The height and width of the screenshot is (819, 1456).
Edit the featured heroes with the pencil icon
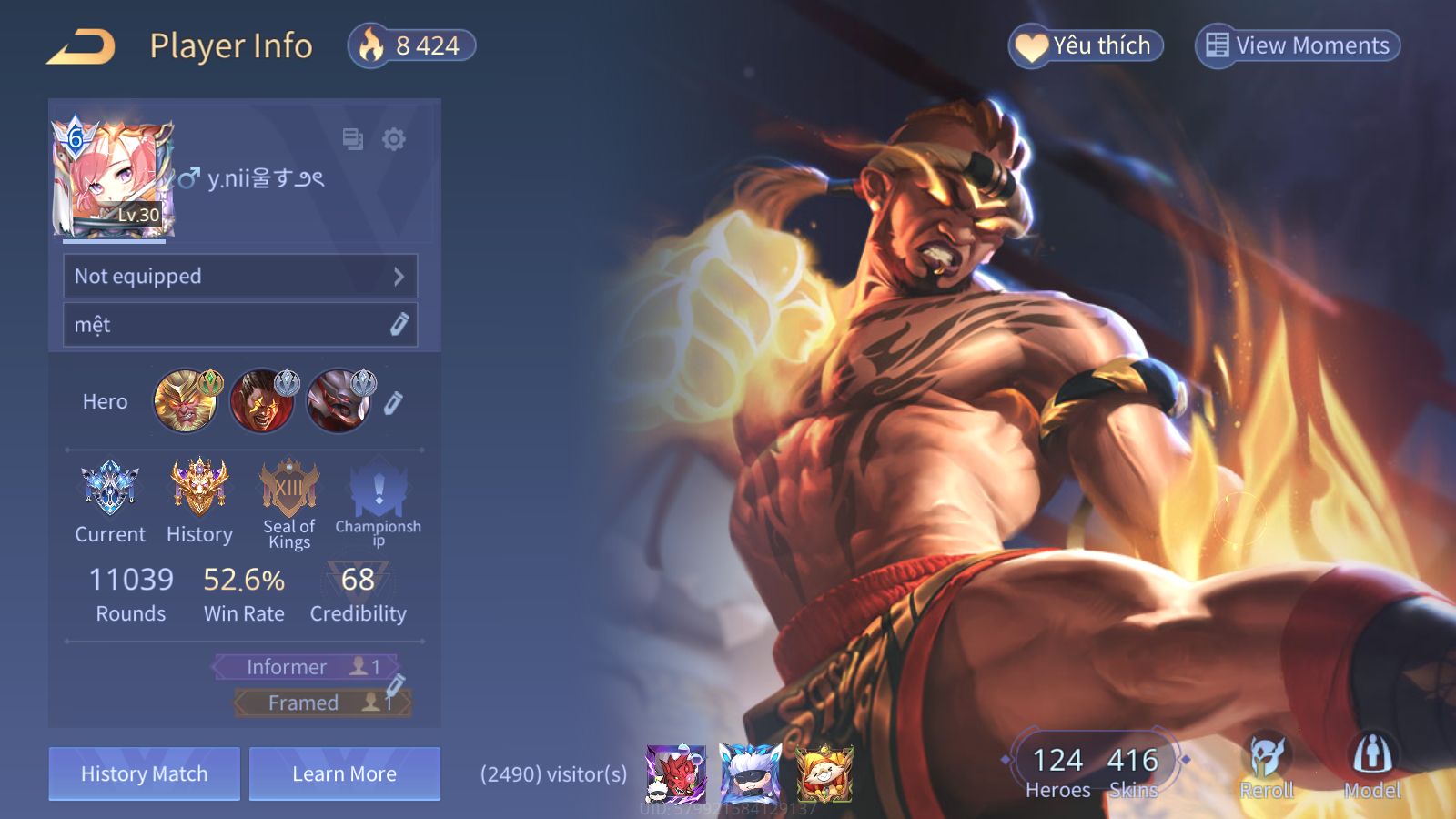(393, 402)
